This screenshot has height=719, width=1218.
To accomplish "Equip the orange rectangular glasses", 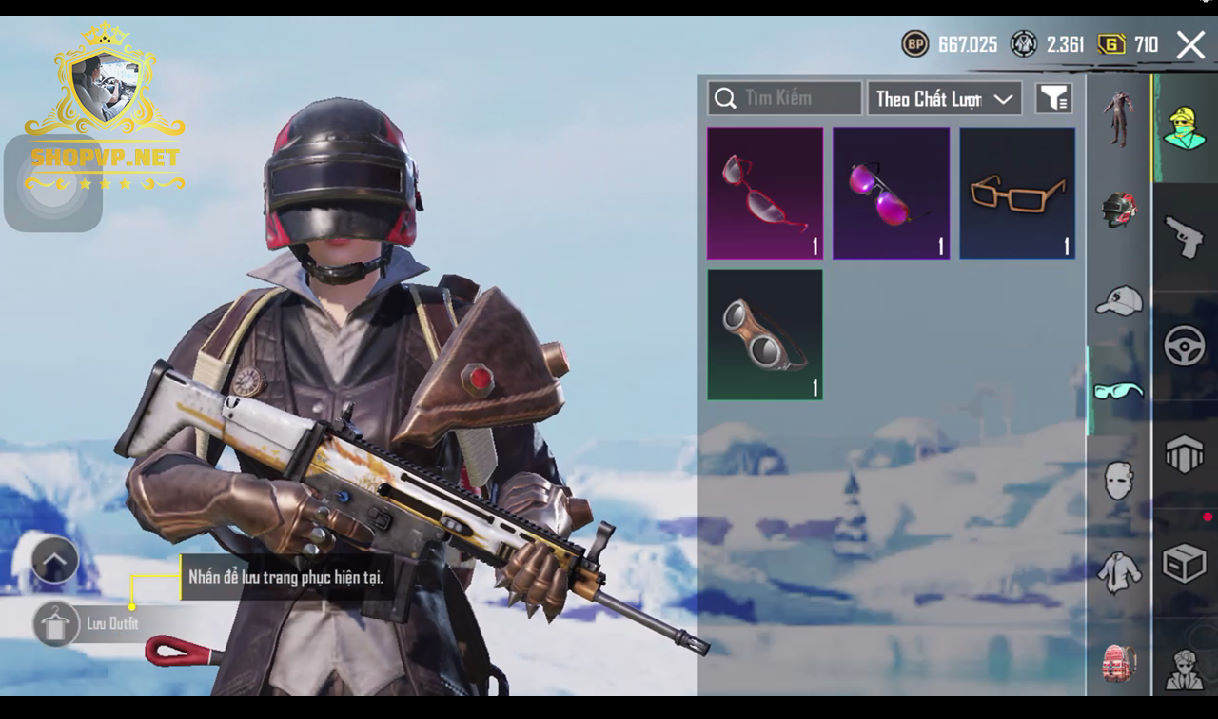I will pyautogui.click(x=1017, y=193).
